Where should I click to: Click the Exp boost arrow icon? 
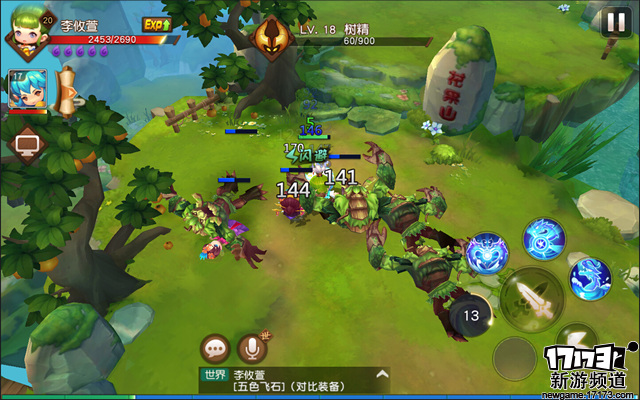point(155,23)
